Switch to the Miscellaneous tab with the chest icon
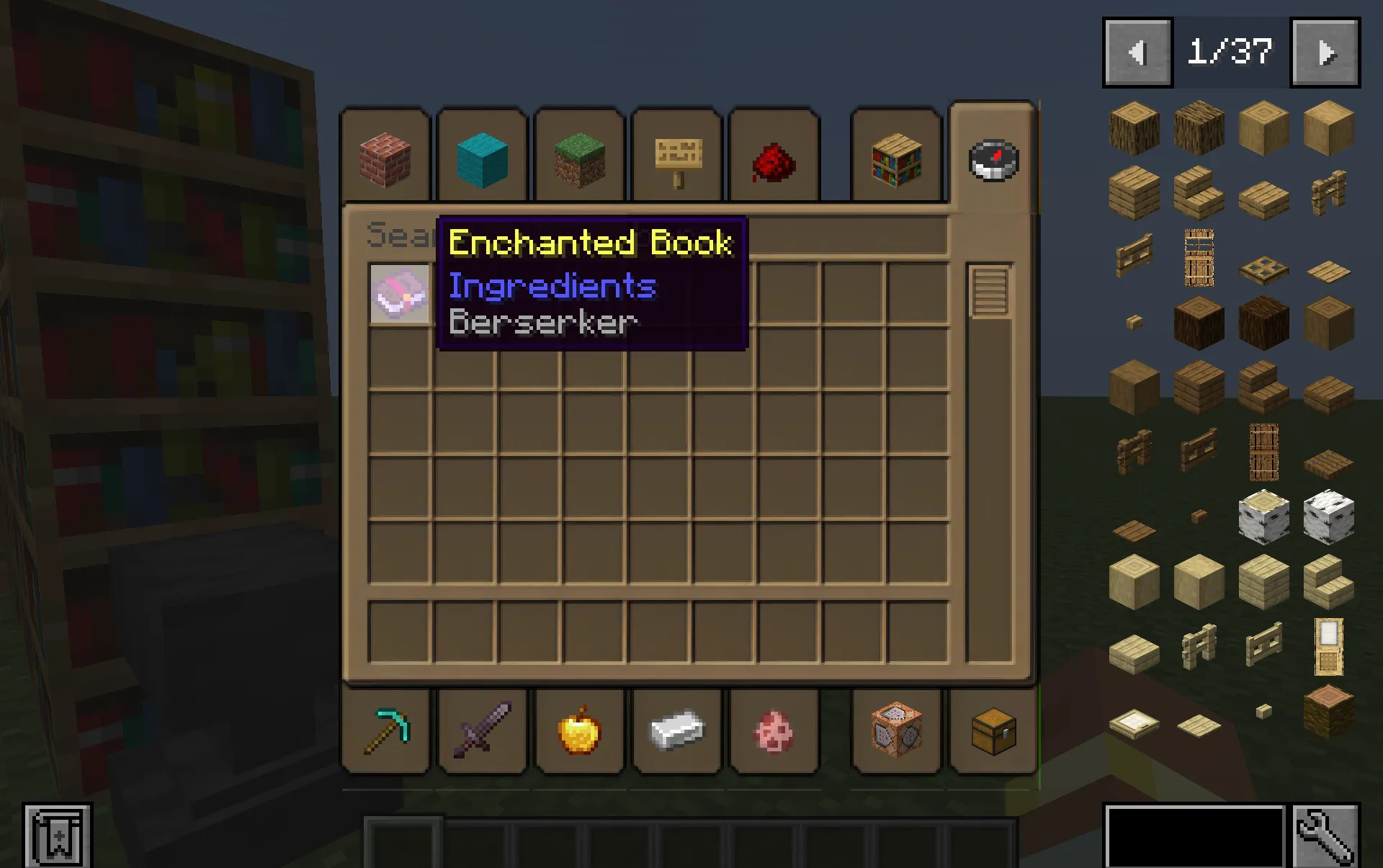This screenshot has height=868, width=1383. [x=992, y=732]
